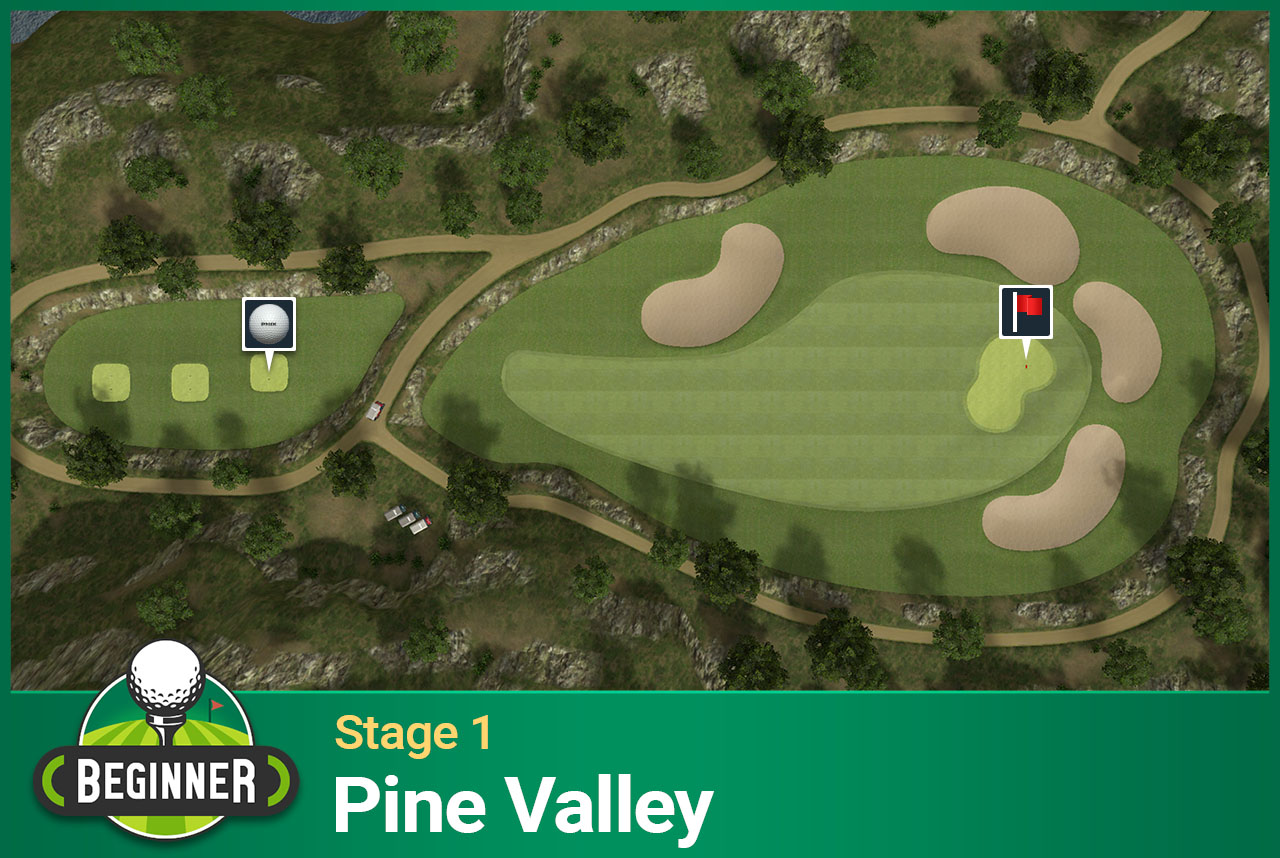Click the golf ball marker on the tee box
The height and width of the screenshot is (858, 1280).
click(268, 322)
